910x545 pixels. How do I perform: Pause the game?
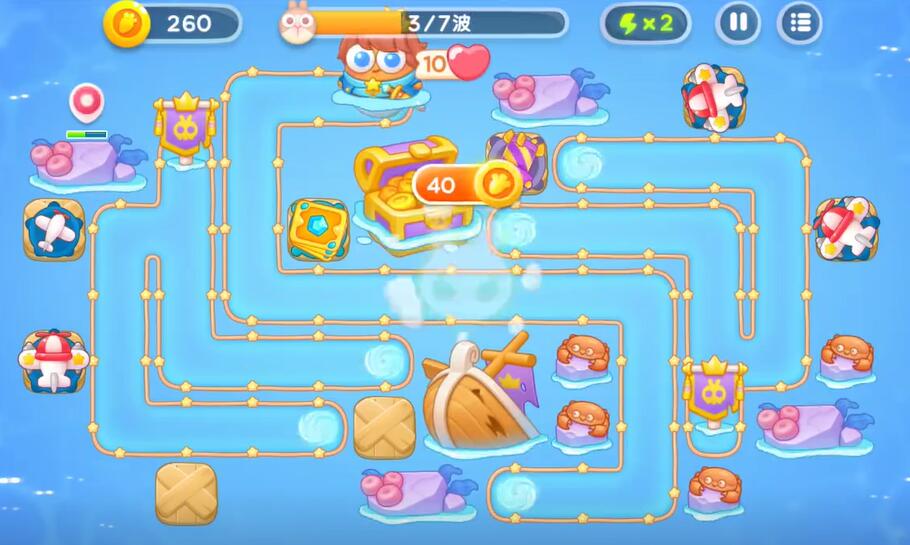click(x=738, y=23)
